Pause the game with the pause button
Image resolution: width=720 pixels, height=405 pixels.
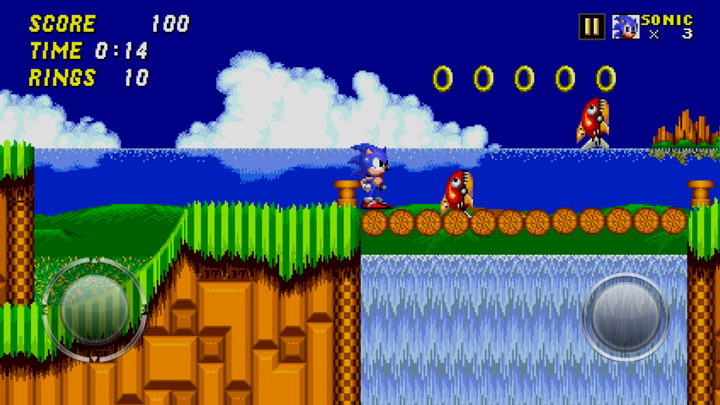(592, 27)
